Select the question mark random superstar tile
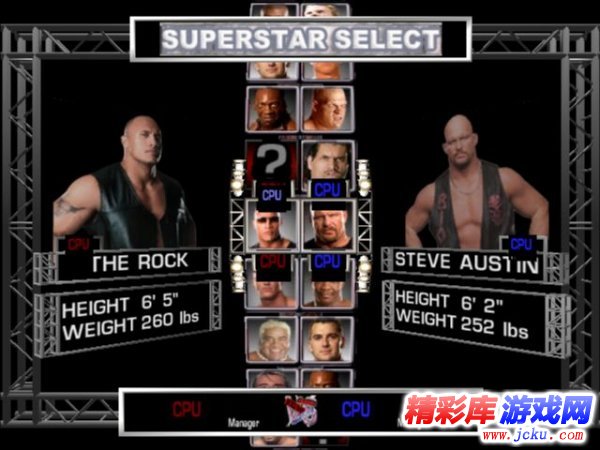600x450 pixels. pyautogui.click(x=273, y=161)
